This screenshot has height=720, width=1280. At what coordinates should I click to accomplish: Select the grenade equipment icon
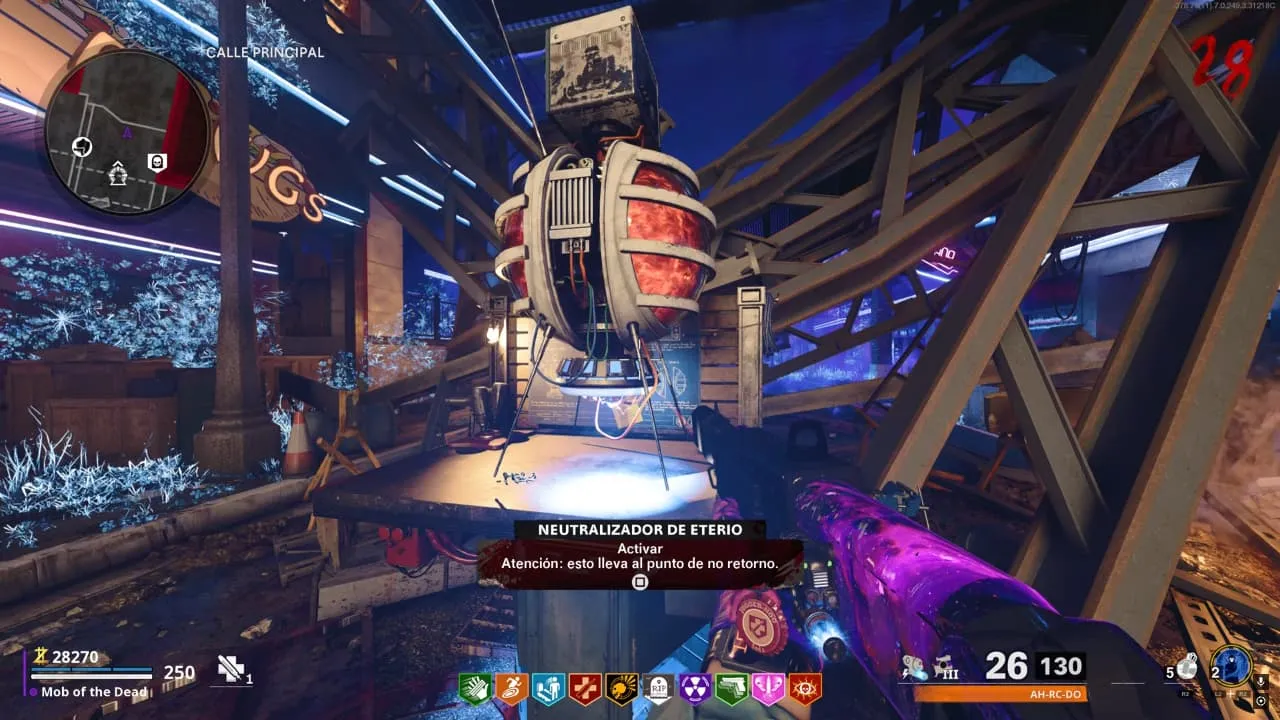pyautogui.click(x=1187, y=665)
